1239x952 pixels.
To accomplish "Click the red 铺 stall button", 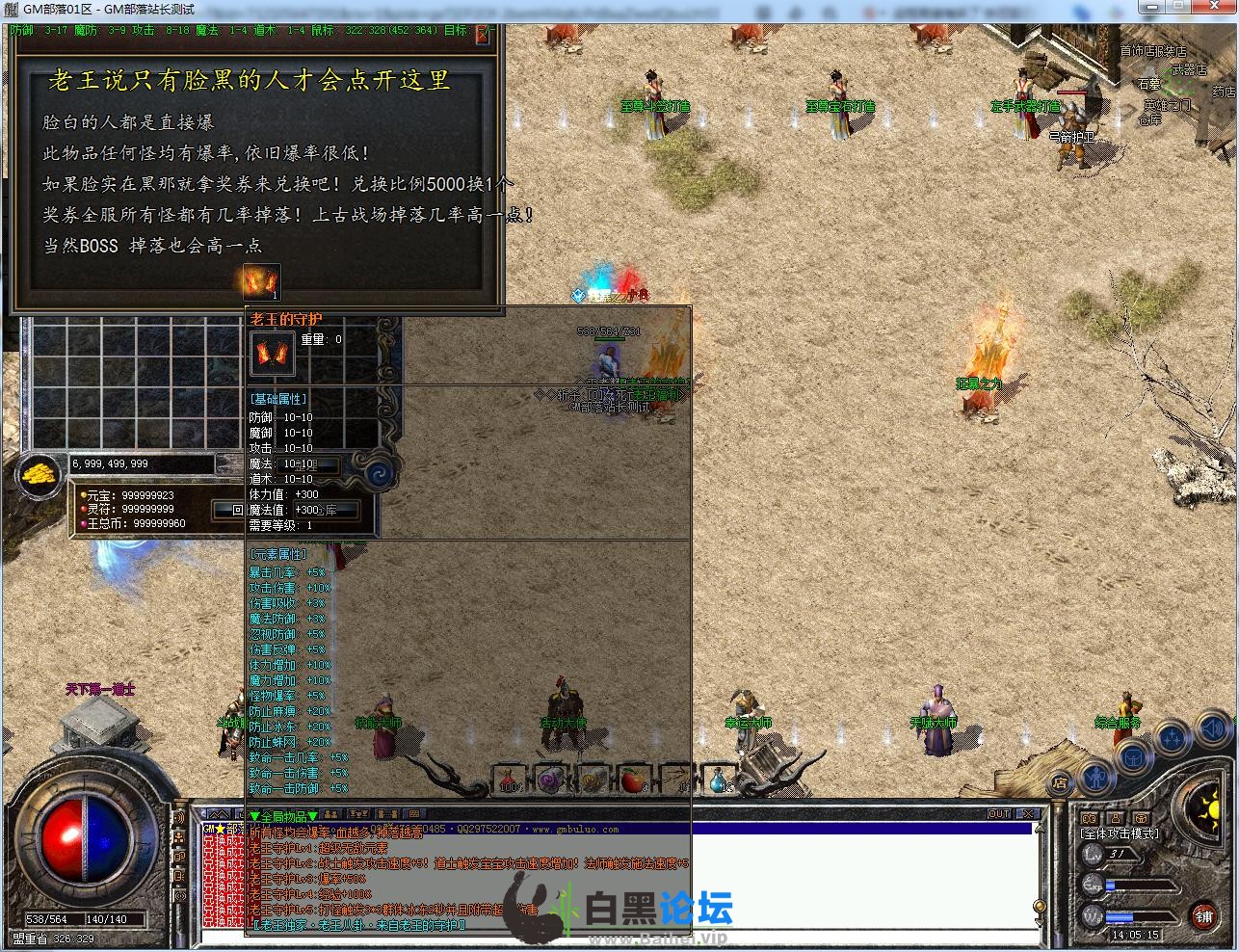I will tap(1203, 916).
